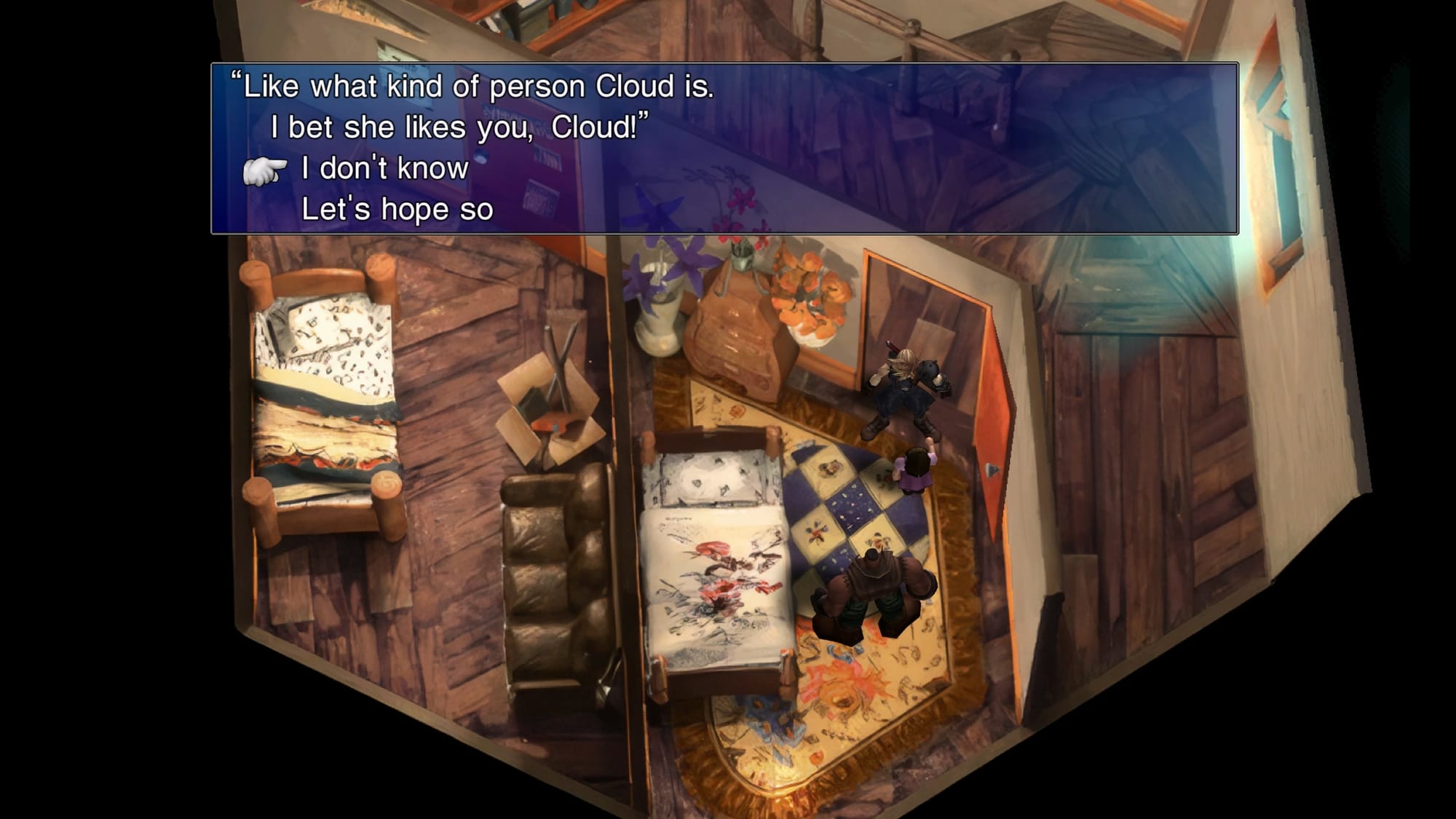Choose the "I don't know" reply

click(x=384, y=169)
